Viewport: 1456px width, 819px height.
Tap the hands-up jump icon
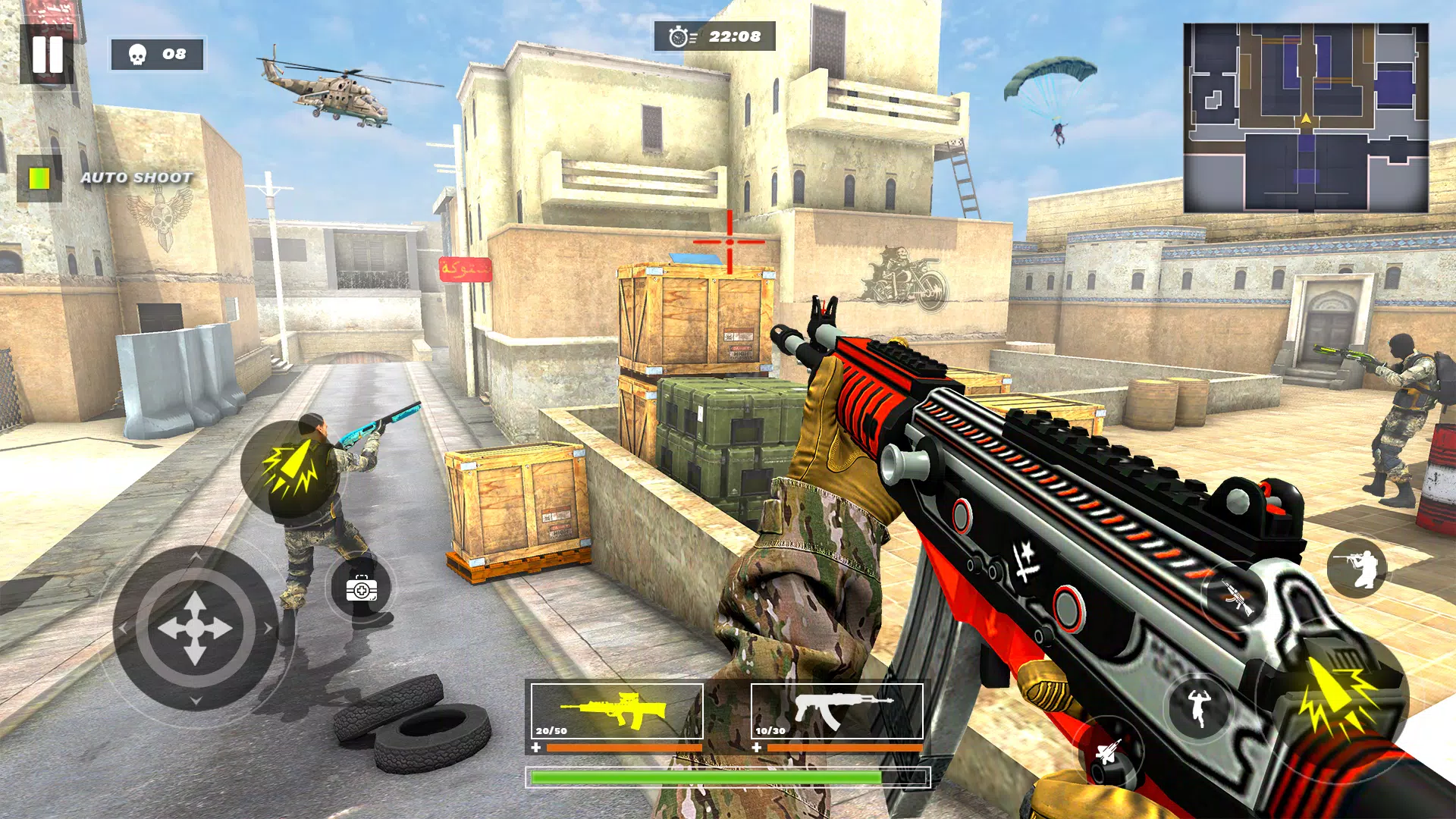coord(1198,707)
